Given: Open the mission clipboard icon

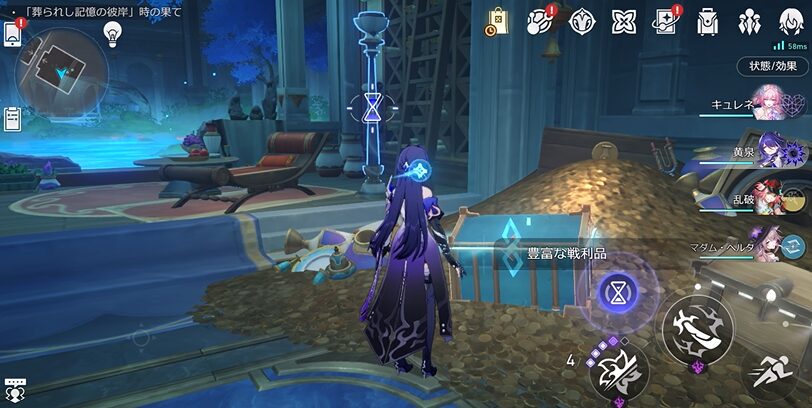Looking at the screenshot, I should point(12,119).
